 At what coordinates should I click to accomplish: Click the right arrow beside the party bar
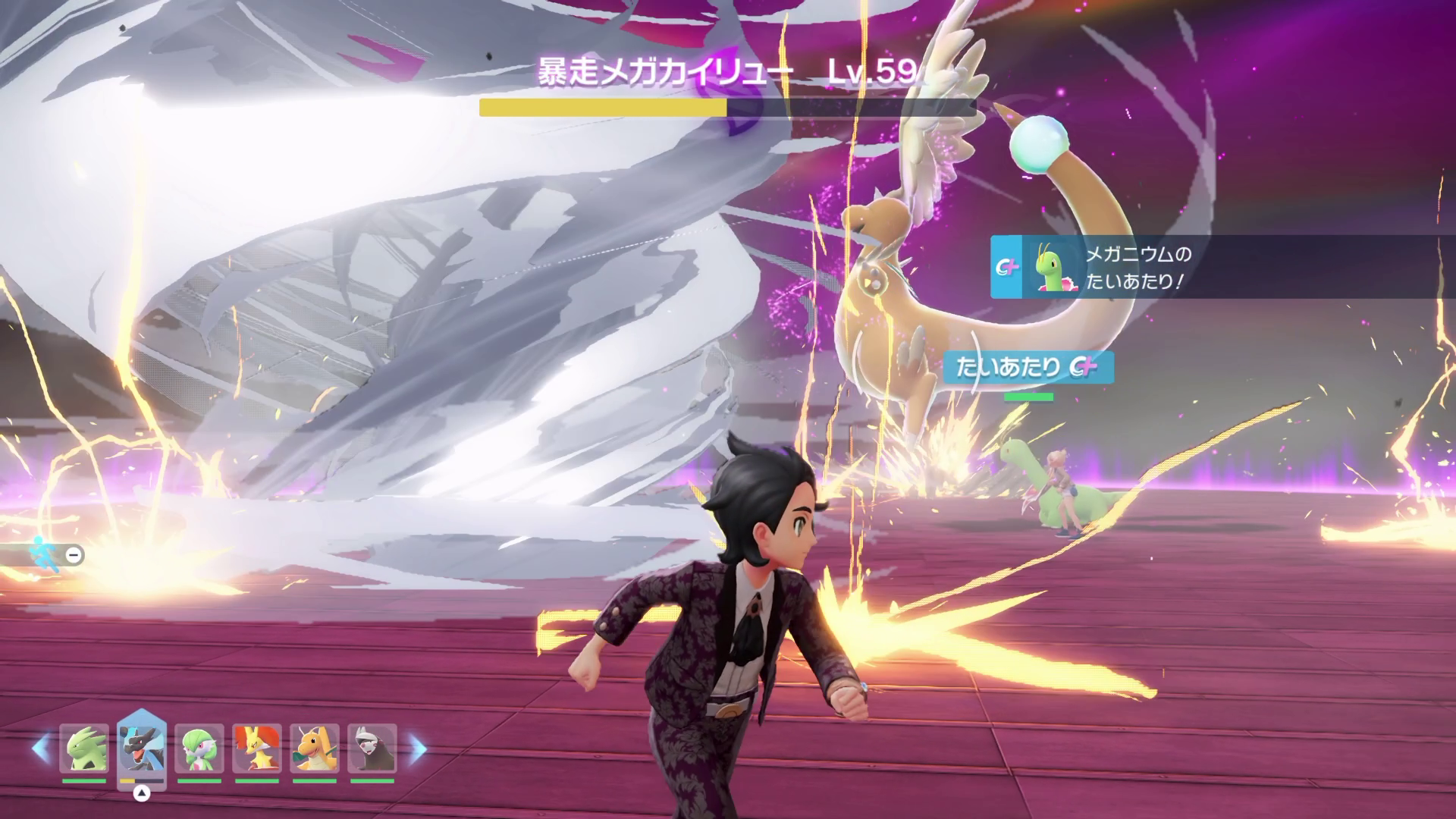coord(418,748)
